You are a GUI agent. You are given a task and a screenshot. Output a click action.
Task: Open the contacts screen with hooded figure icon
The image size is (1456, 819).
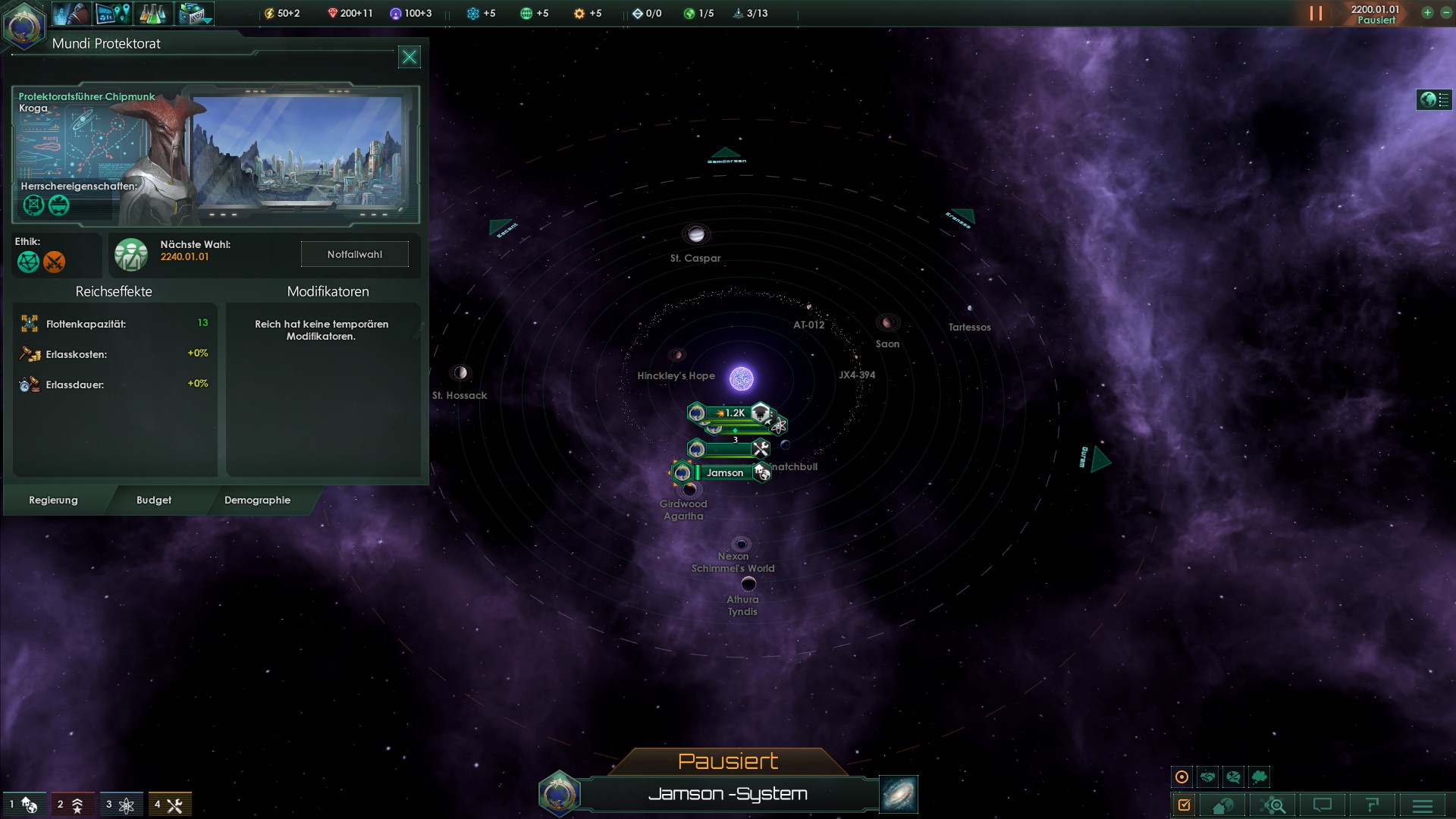click(71, 14)
